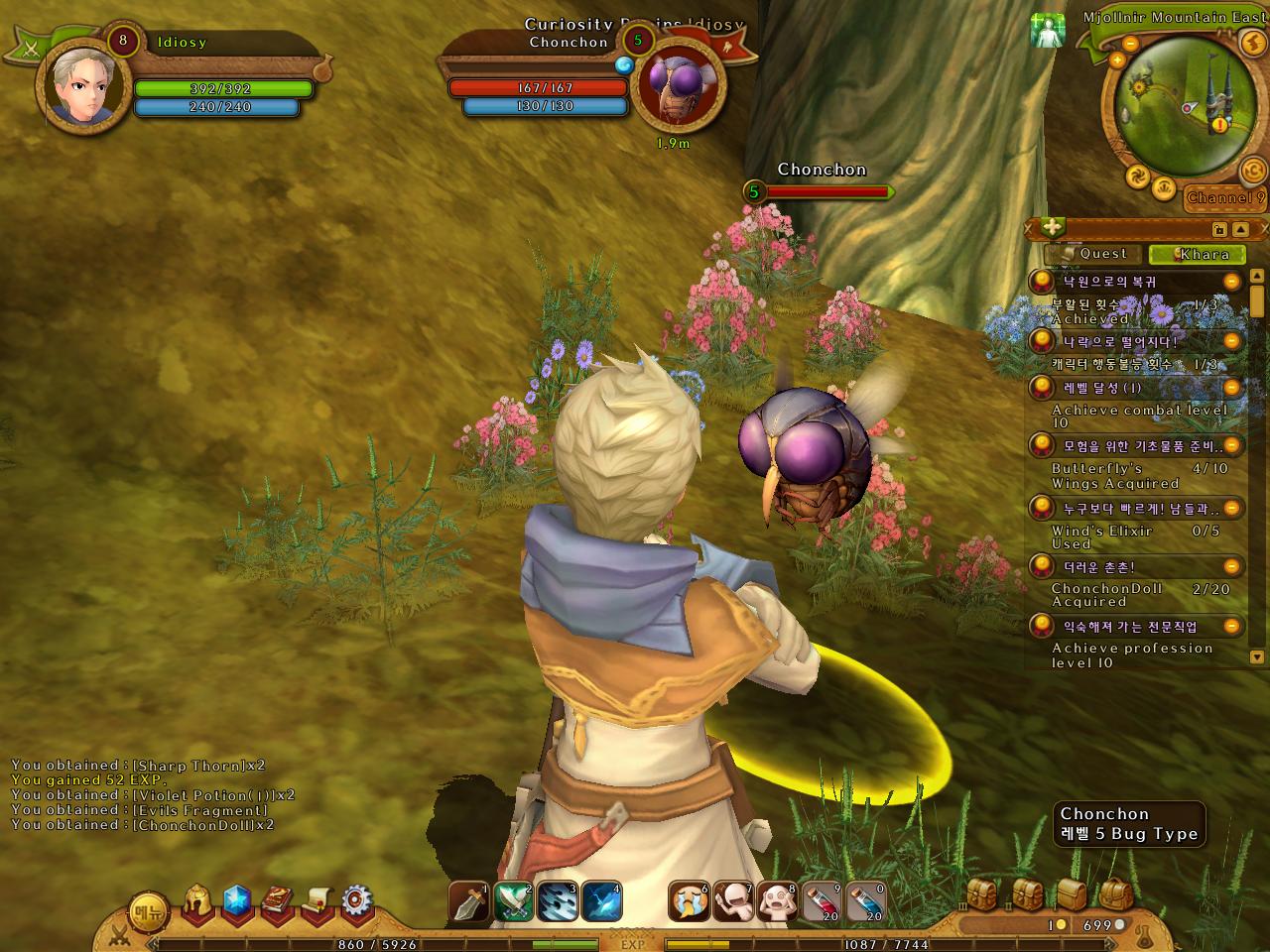
Task: Zoom out the minimap with the minus button
Action: [x=1129, y=44]
